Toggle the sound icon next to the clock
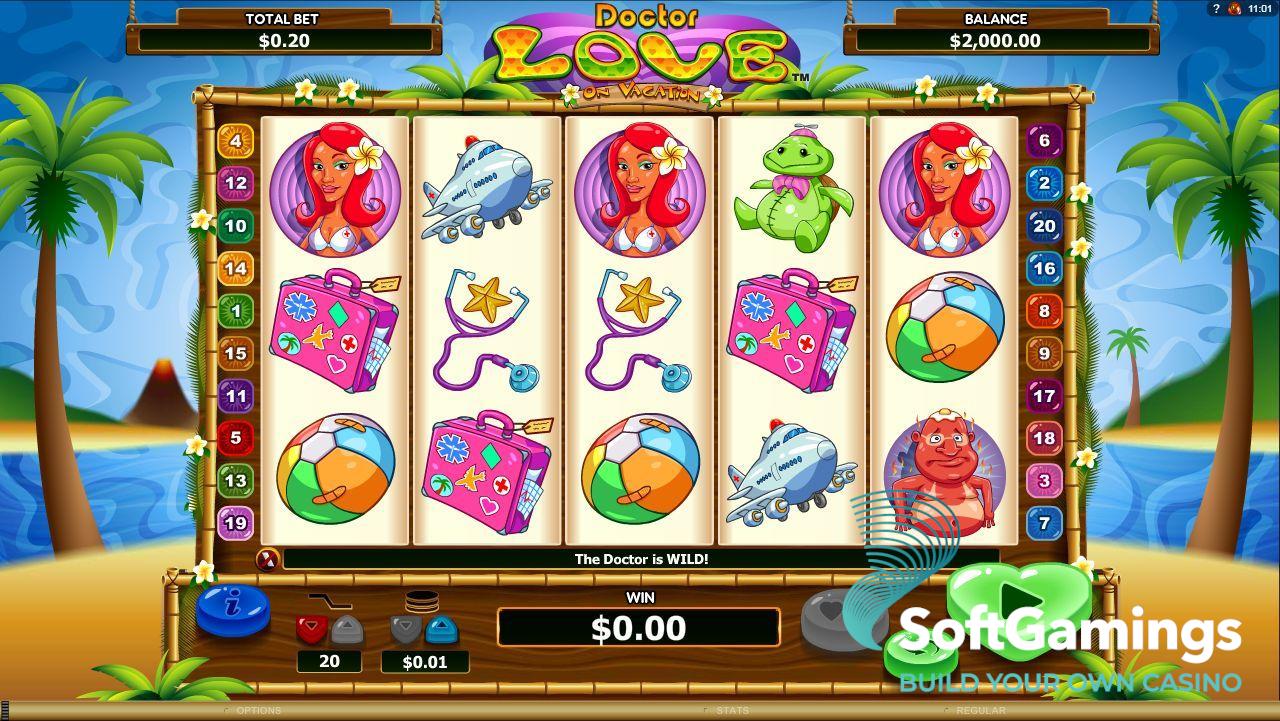 [x=1235, y=9]
